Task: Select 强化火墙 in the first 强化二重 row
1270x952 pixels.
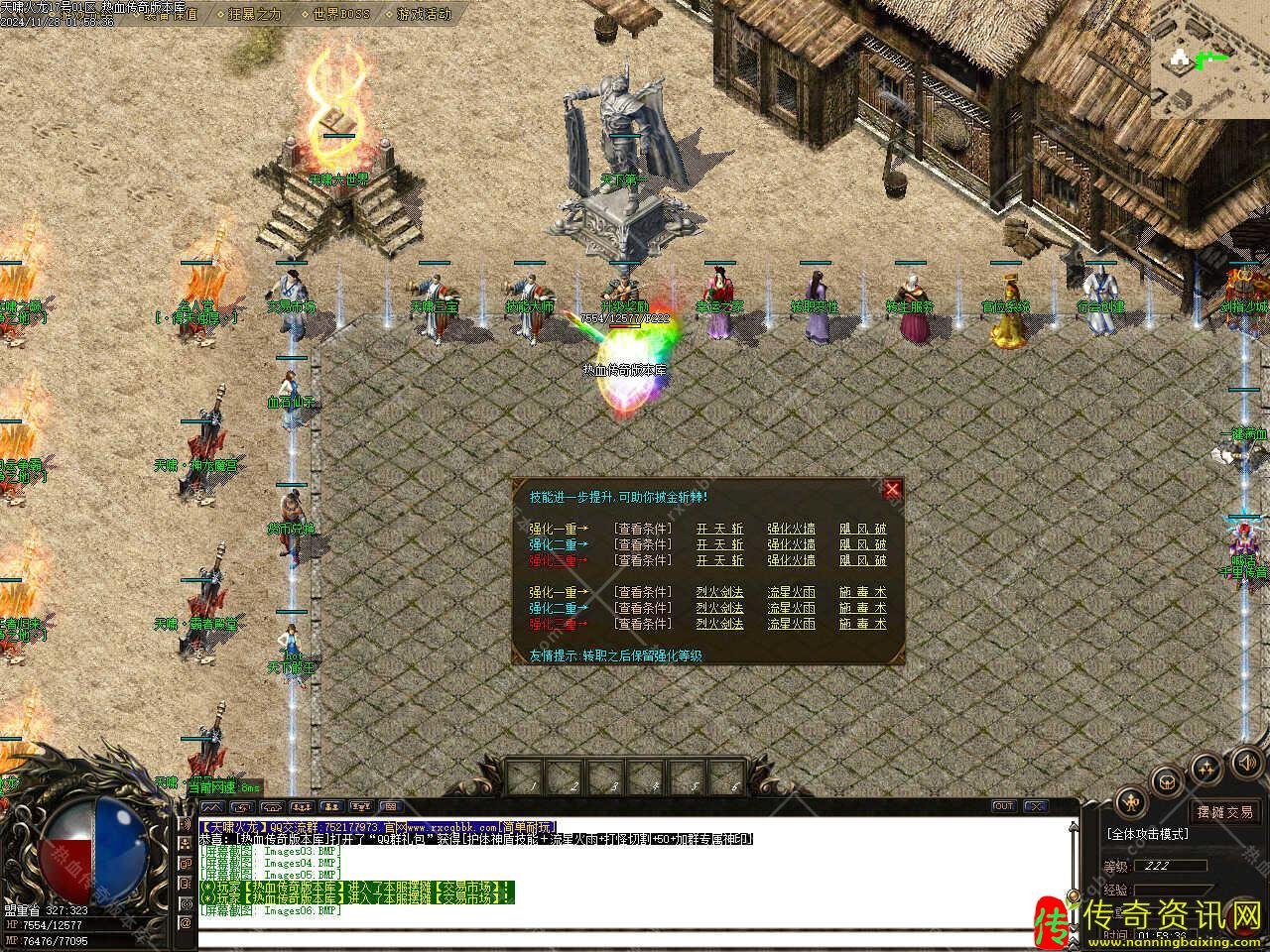Action: click(791, 544)
